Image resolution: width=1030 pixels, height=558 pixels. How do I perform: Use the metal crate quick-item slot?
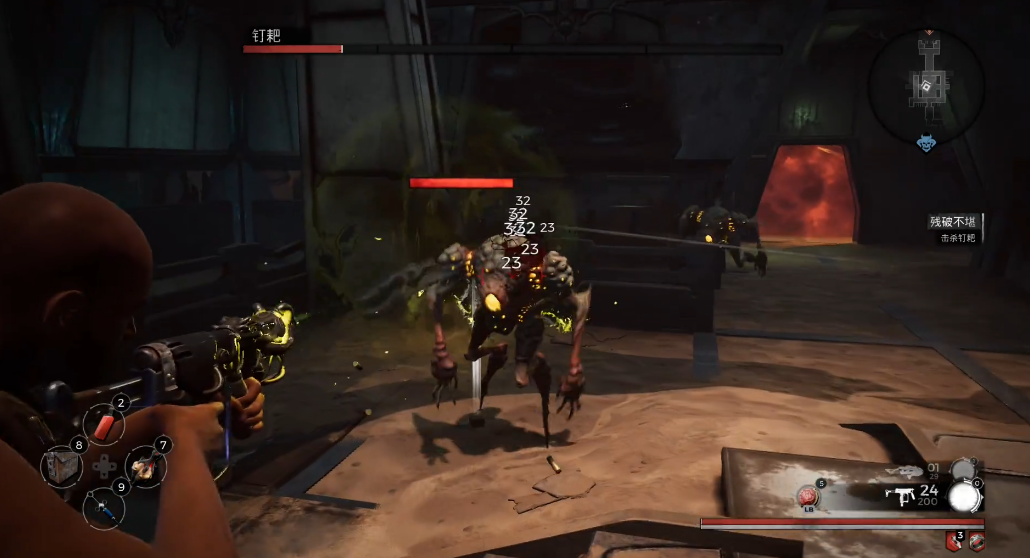point(61,467)
